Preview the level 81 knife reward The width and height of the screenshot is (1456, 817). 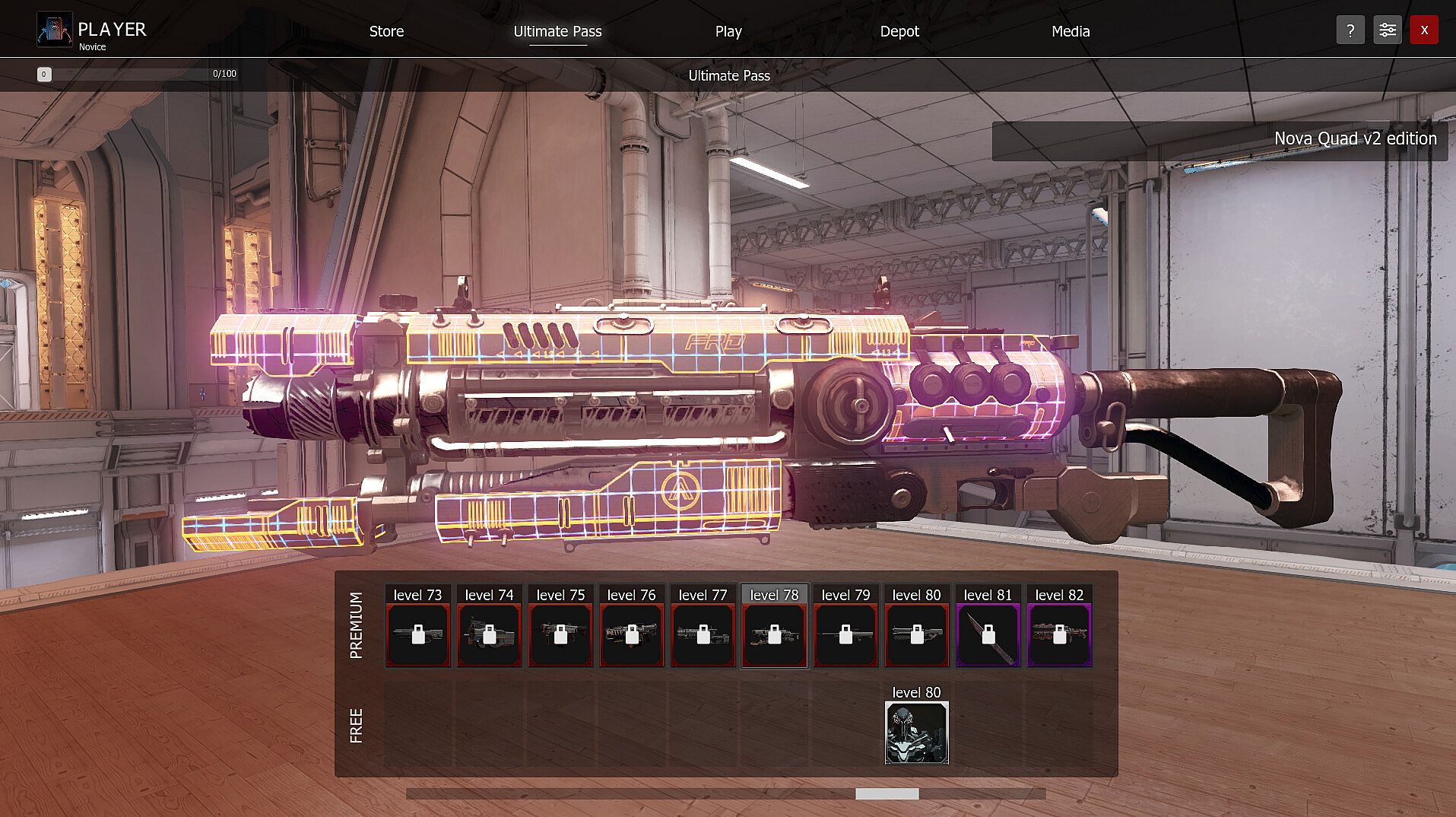tap(988, 634)
